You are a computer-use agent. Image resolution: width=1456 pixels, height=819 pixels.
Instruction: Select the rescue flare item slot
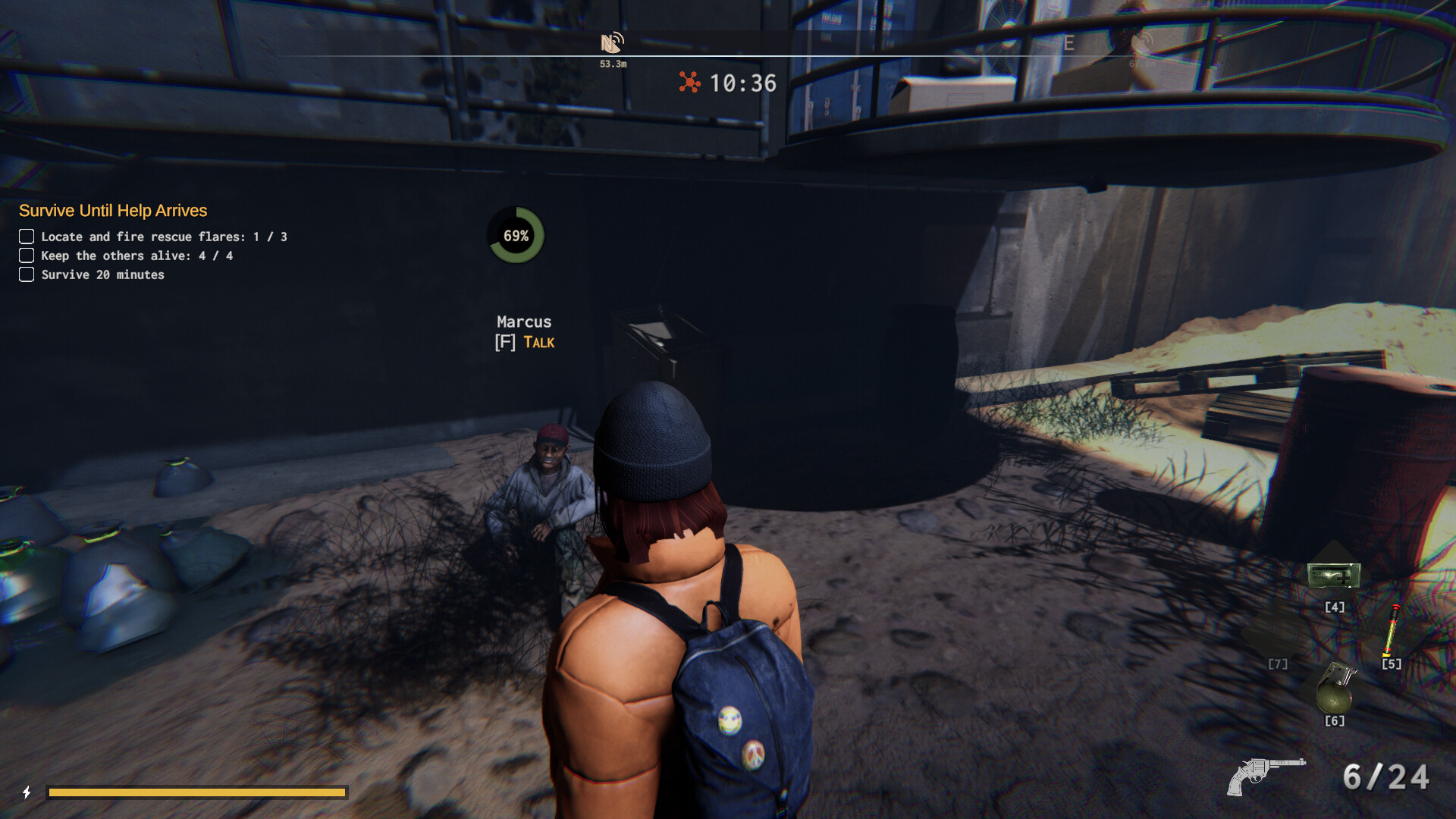[1392, 631]
